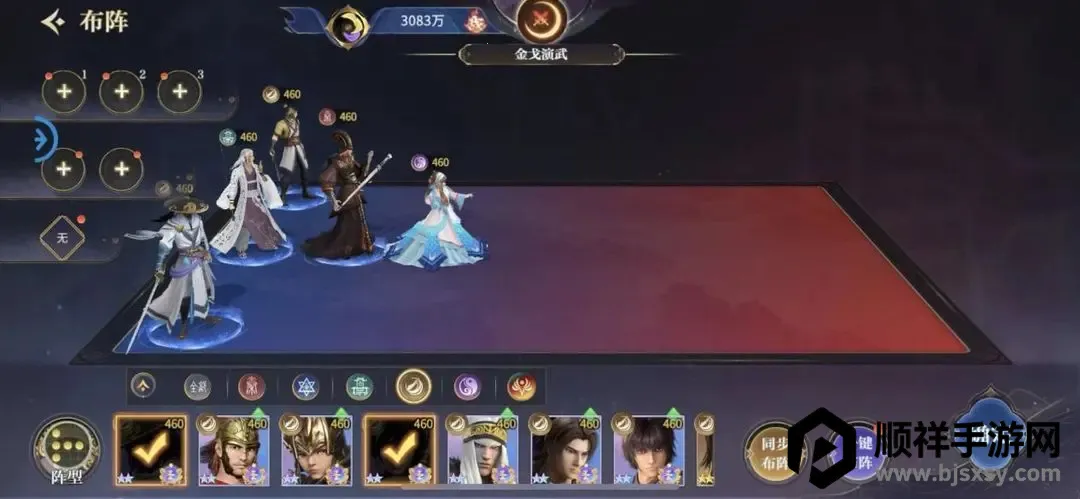The height and width of the screenshot is (499, 1080).
Task: Select the green temple faction filter
Action: coord(360,386)
